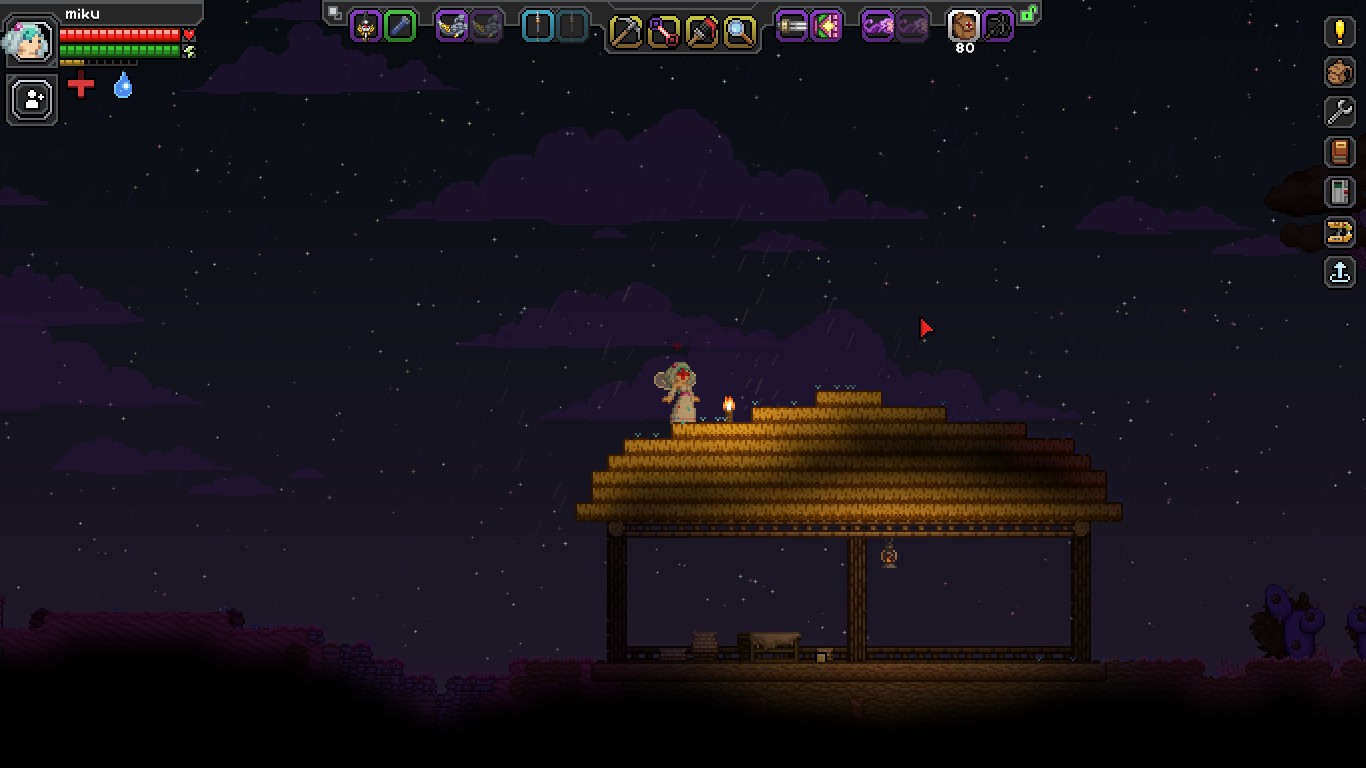Select the wire tool in the toolbar
Viewport: 1366px width, 768px height.
pyautogui.click(x=664, y=31)
